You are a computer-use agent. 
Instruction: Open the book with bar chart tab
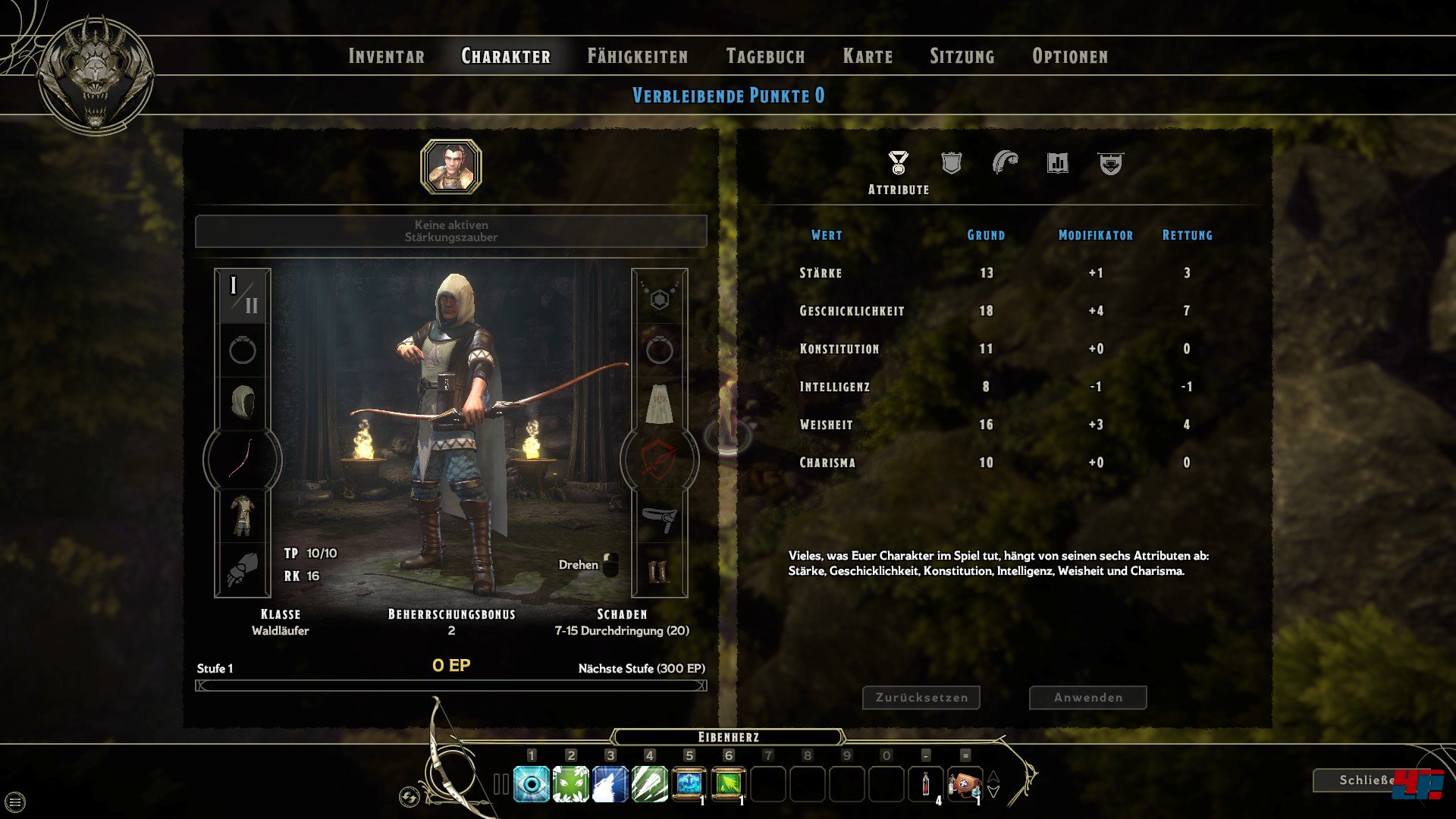[x=1057, y=163]
